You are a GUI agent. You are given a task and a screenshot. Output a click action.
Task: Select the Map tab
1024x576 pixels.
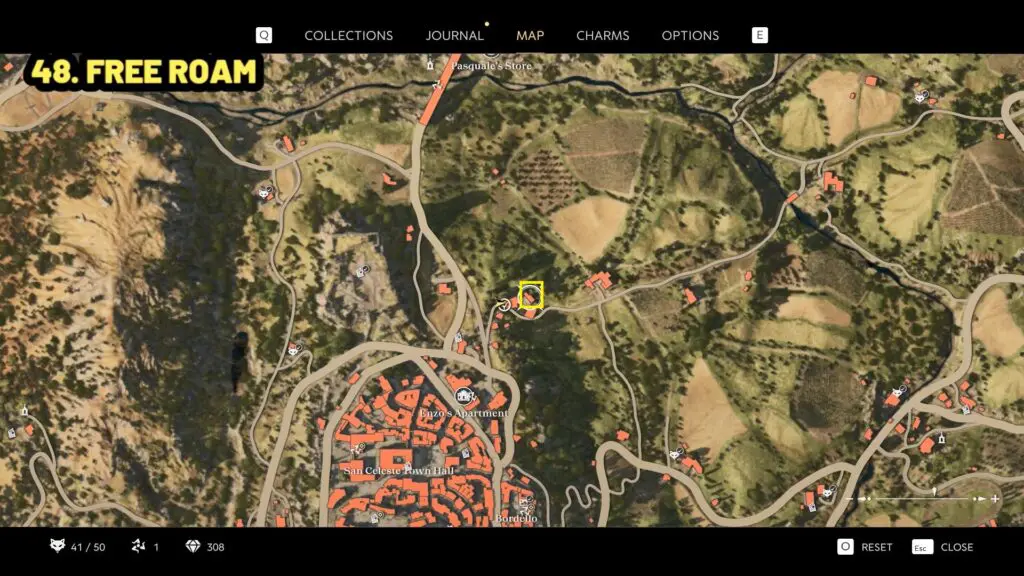pos(530,35)
